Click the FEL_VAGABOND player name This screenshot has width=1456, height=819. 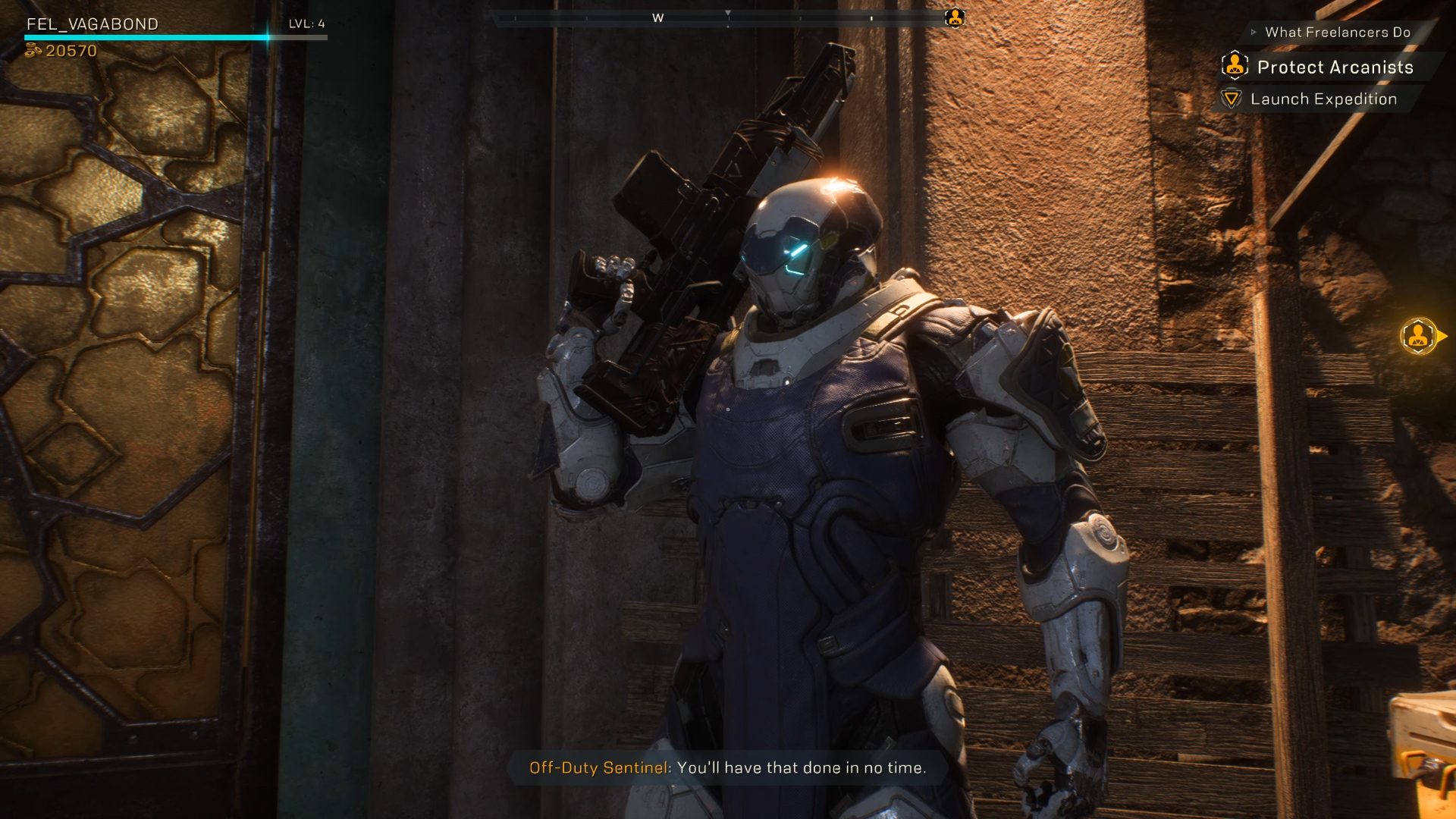click(91, 23)
